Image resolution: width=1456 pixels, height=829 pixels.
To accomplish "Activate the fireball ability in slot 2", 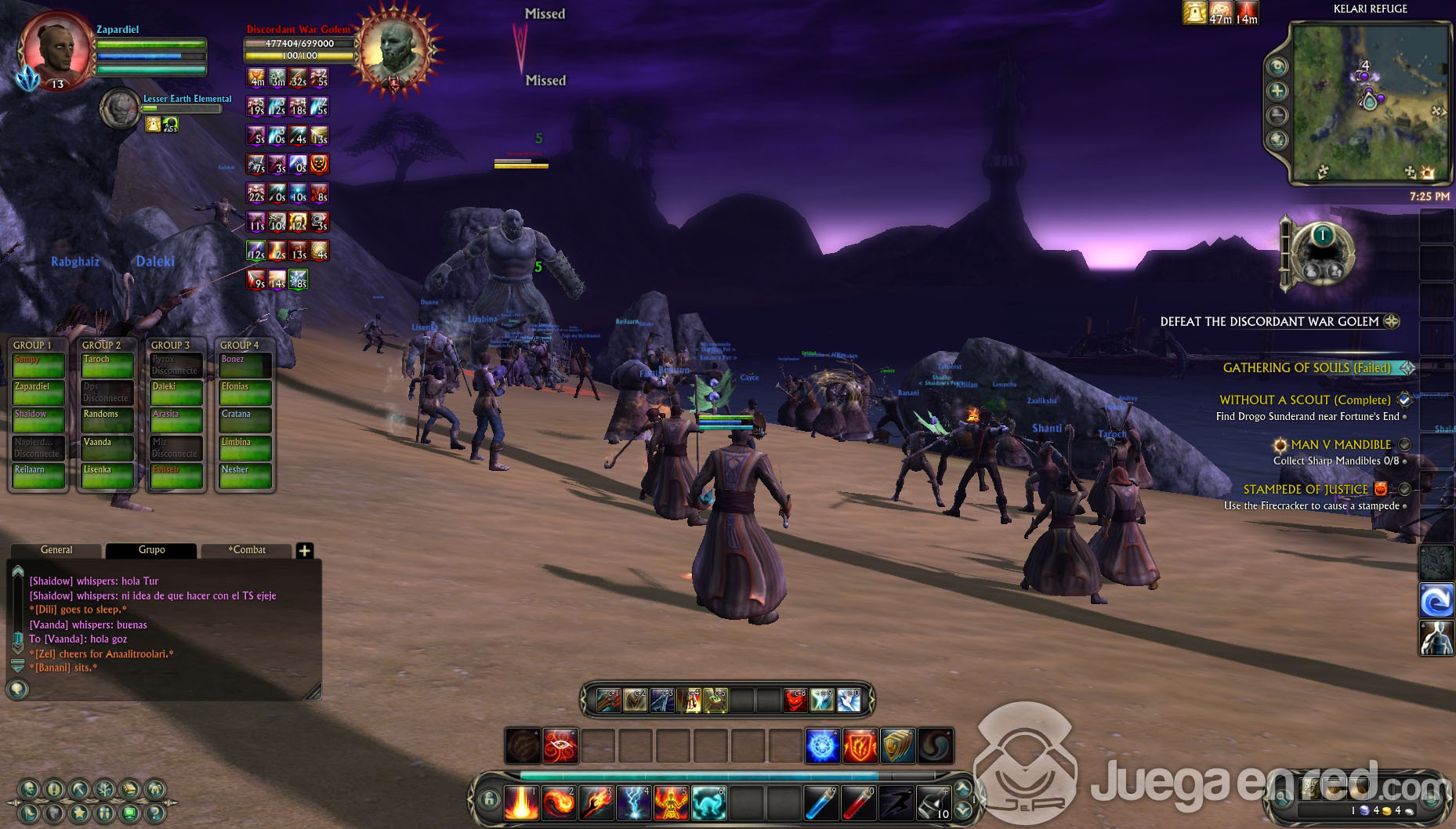I will [559, 803].
